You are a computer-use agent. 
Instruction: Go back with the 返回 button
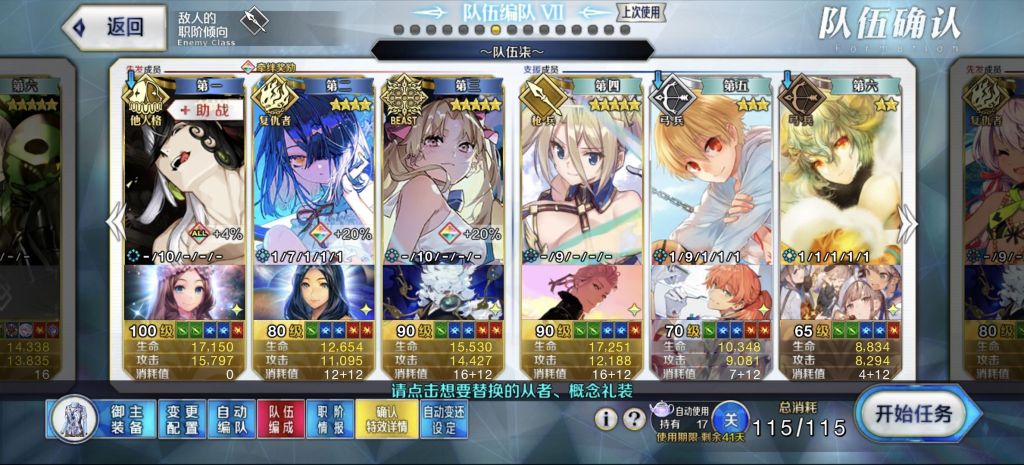pos(113,27)
